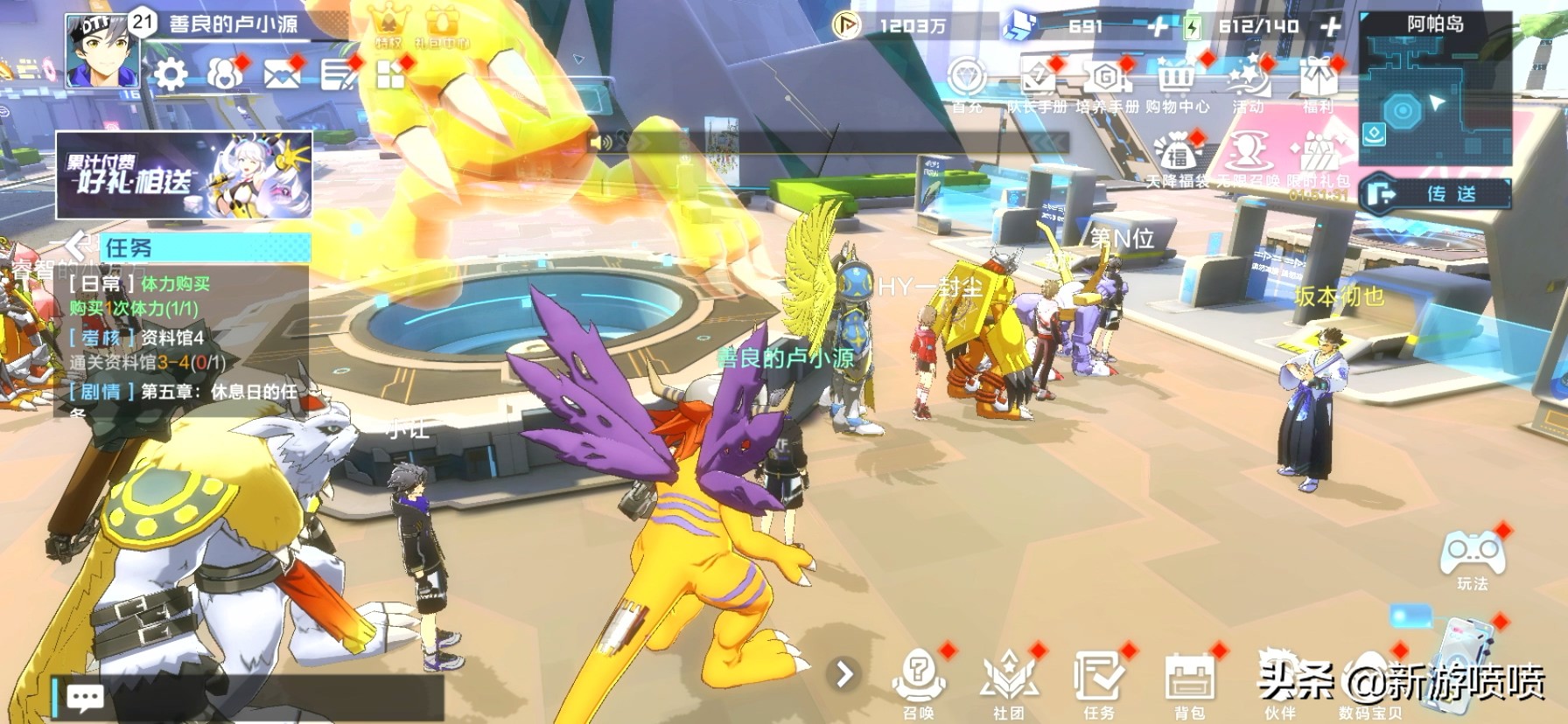Open the mail envelope icon
Image resolution: width=1568 pixels, height=724 pixels.
click(x=280, y=75)
